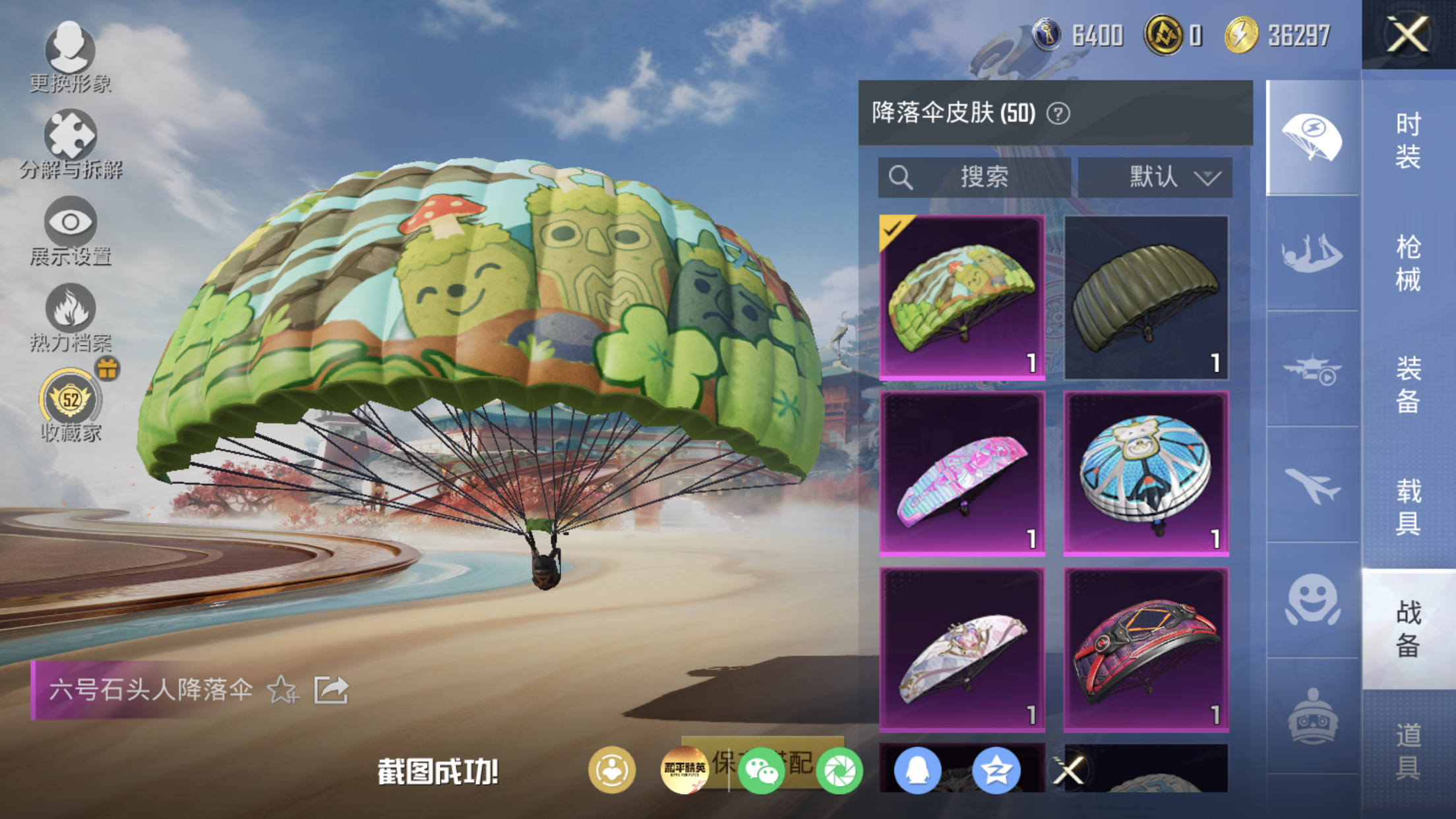Viewport: 1456px width, 819px height.
Task: Choose the blue bear parachute skin
Action: [x=1146, y=473]
